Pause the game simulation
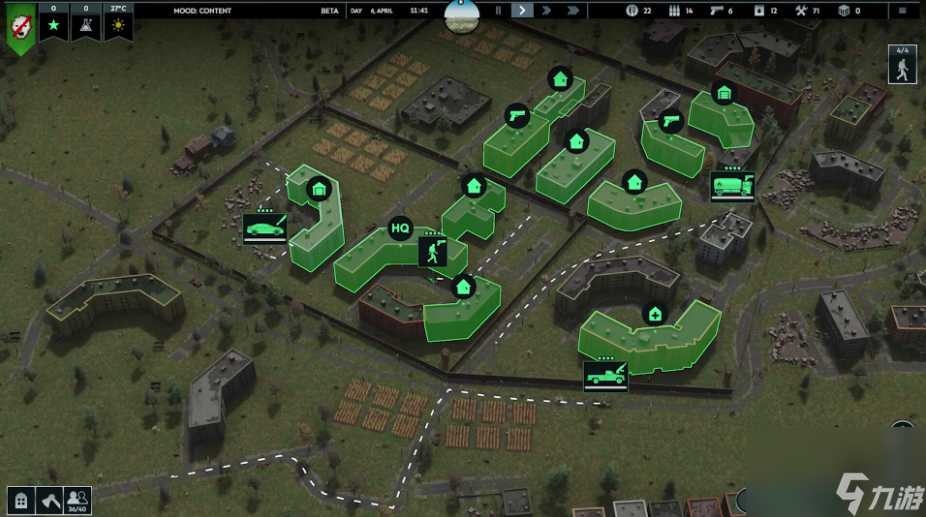926x517 pixels. click(499, 10)
